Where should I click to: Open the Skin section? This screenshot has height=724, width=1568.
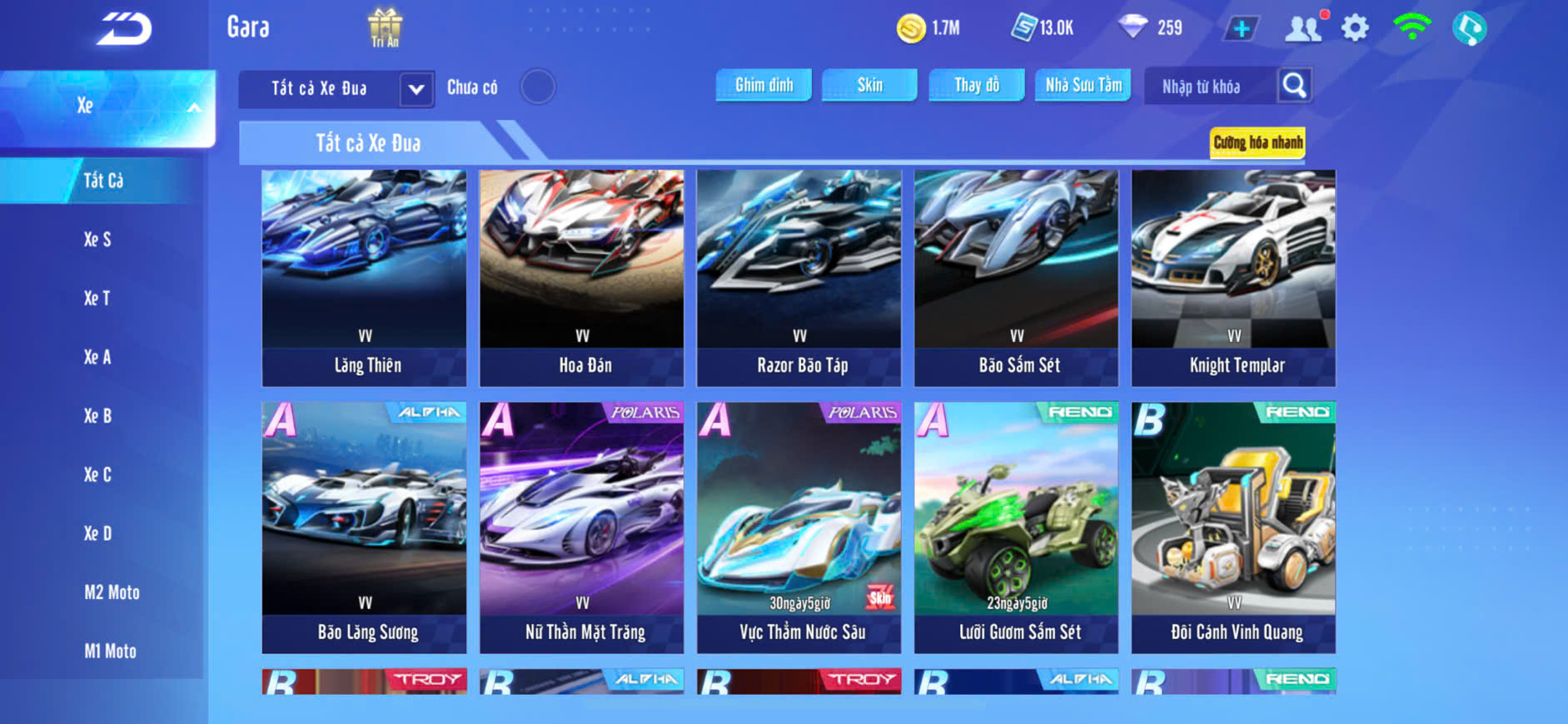click(869, 85)
